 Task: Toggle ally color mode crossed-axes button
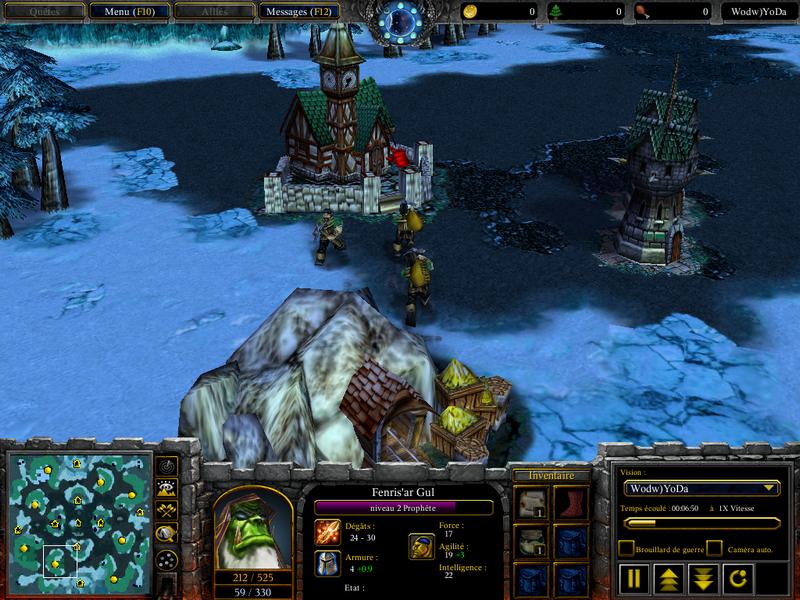tap(167, 512)
